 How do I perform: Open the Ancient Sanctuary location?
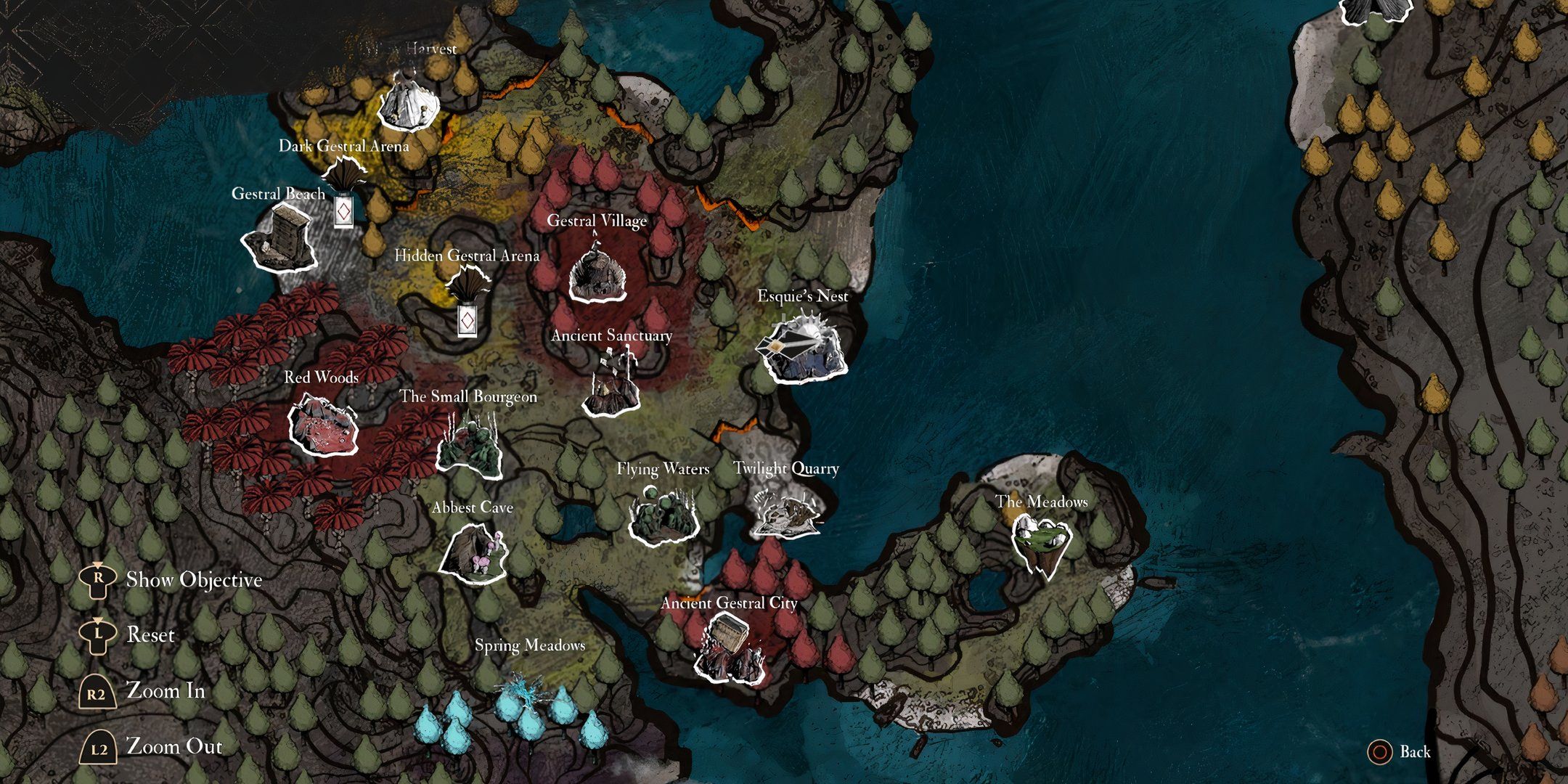coord(611,385)
